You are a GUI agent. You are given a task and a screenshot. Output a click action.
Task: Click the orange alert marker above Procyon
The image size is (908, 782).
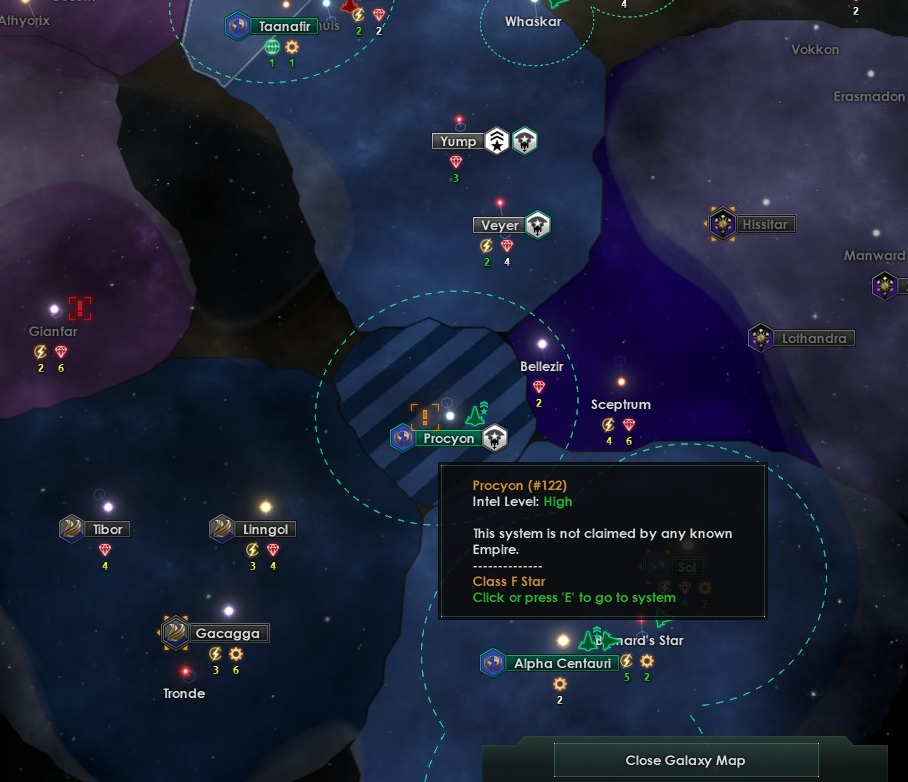tap(425, 417)
